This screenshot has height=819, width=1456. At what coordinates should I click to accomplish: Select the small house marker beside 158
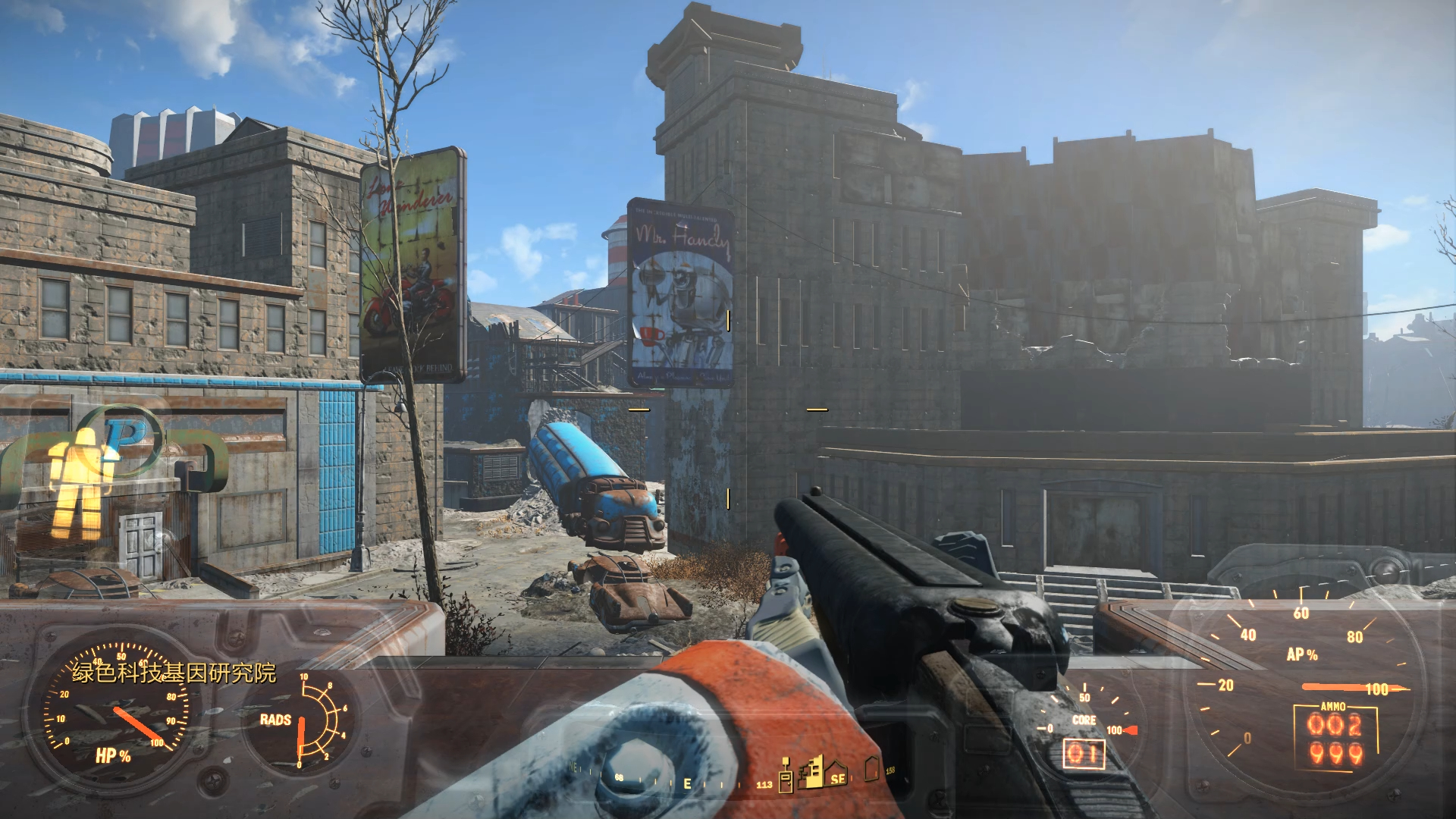872,769
